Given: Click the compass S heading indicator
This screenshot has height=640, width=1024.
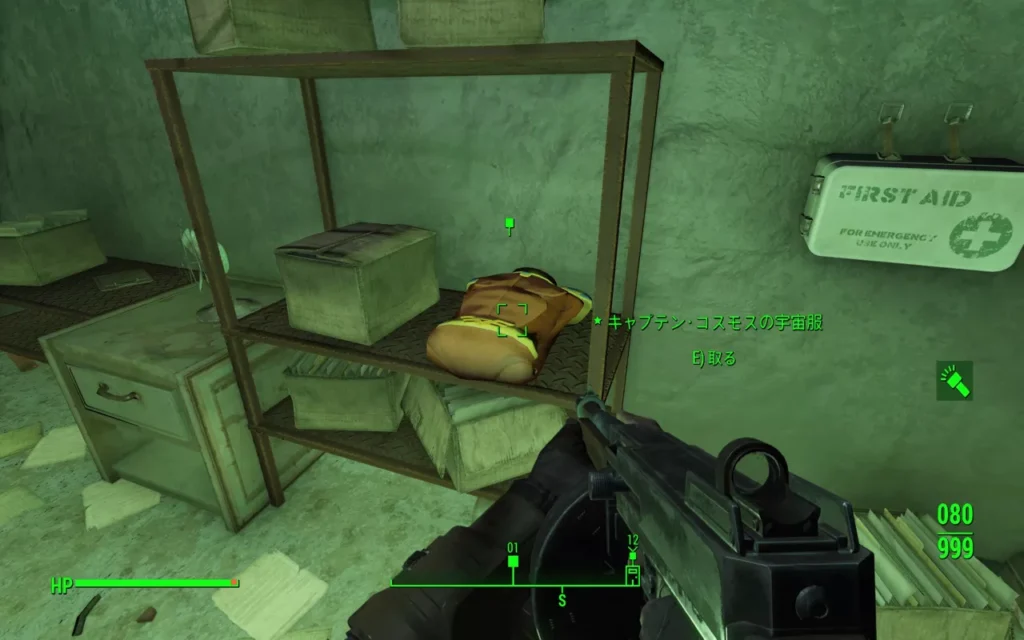Looking at the screenshot, I should pos(562,599).
